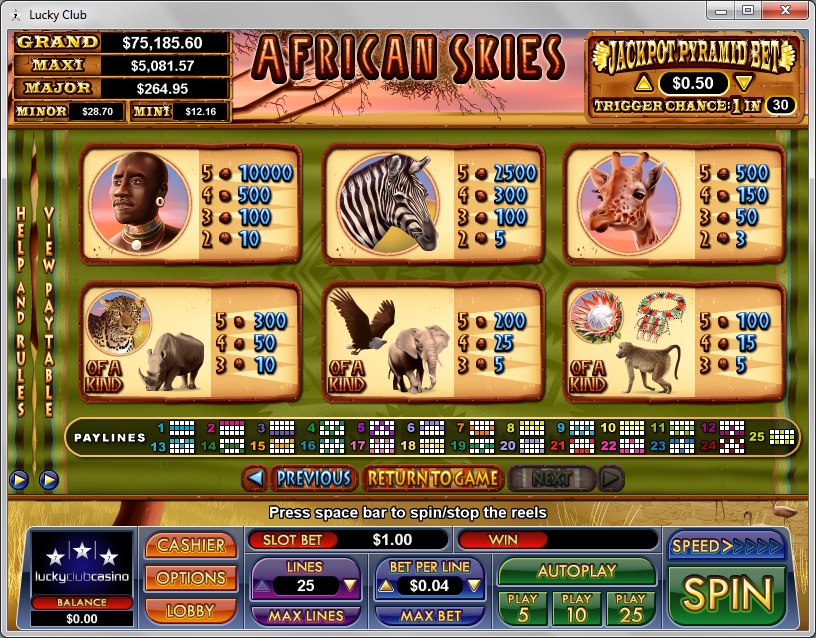The width and height of the screenshot is (816, 638).
Task: Change the spin Speed setting
Action: pos(727,546)
